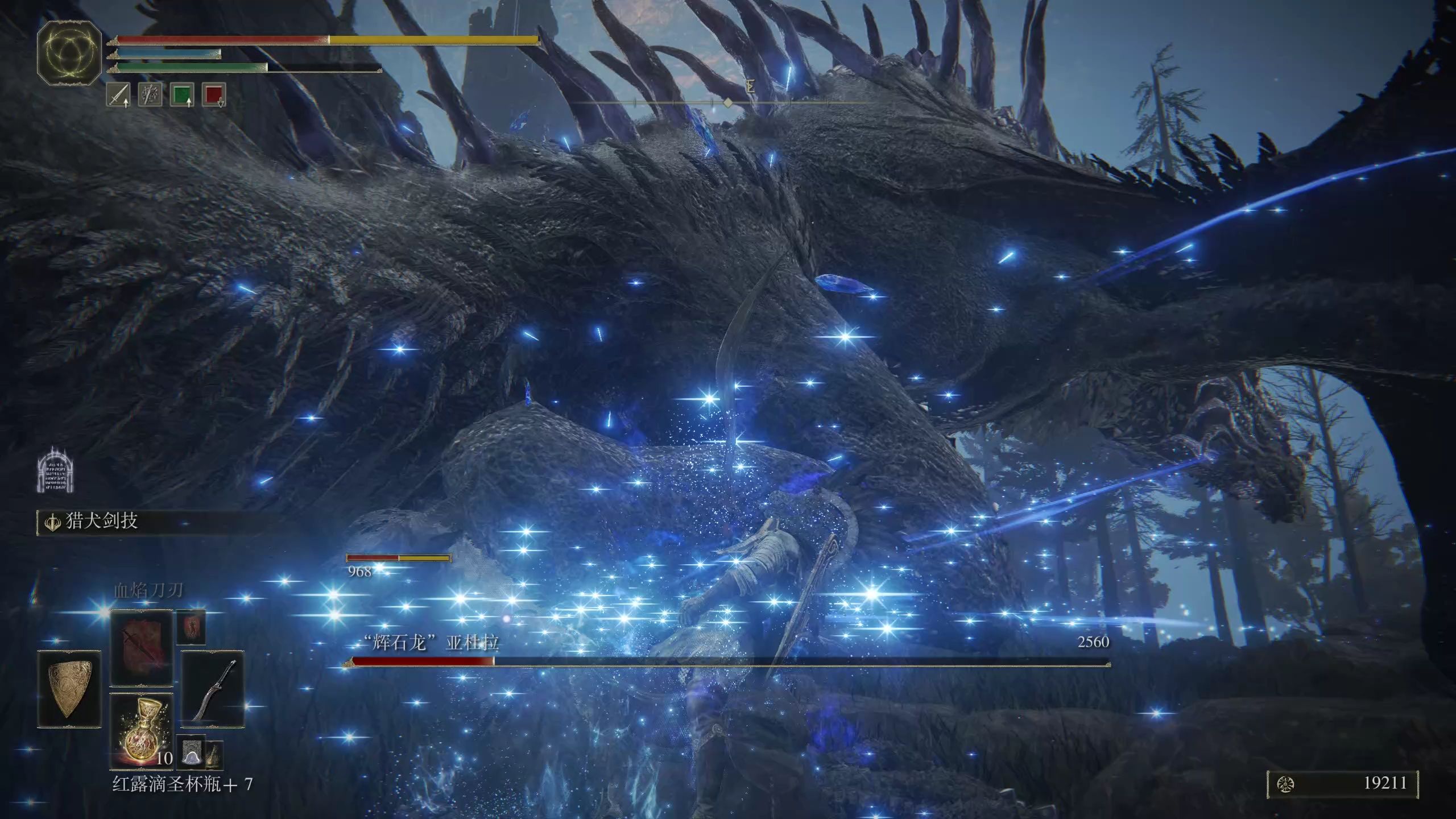Click the Hound weapon skill label
The height and width of the screenshot is (819, 1456).
coord(101,521)
